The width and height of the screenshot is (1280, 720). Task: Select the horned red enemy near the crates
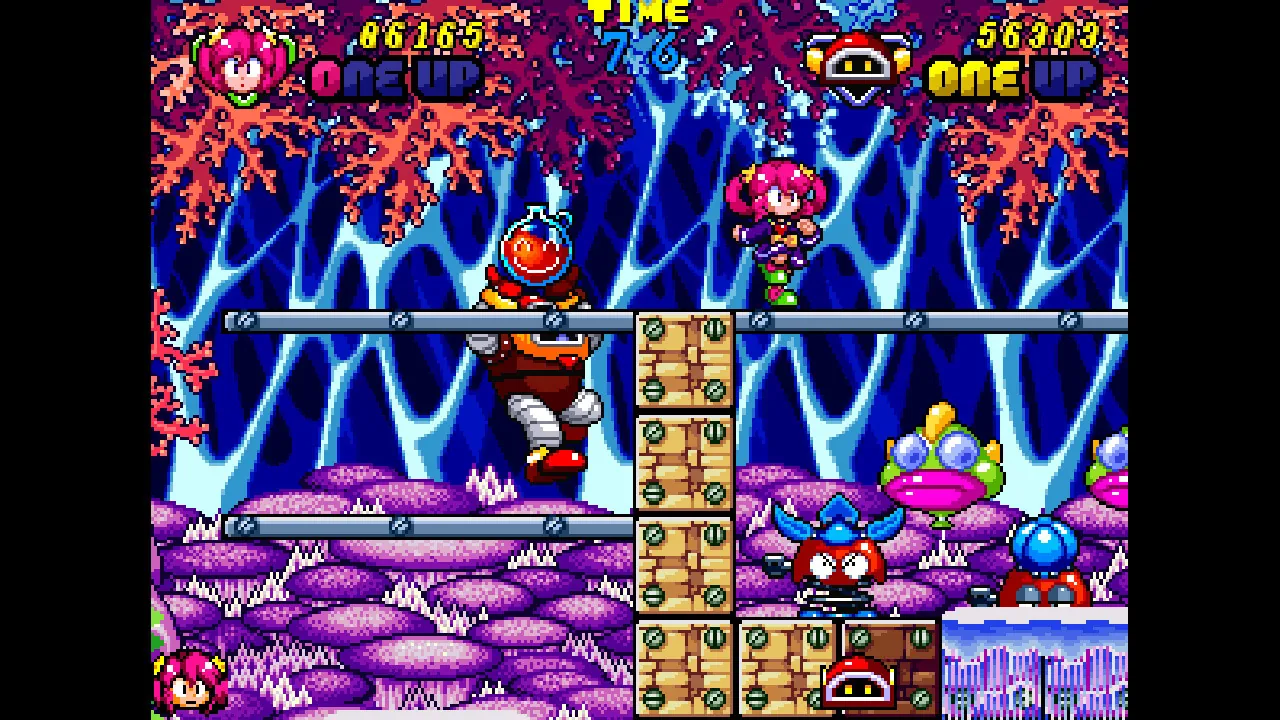pyautogui.click(x=840, y=560)
